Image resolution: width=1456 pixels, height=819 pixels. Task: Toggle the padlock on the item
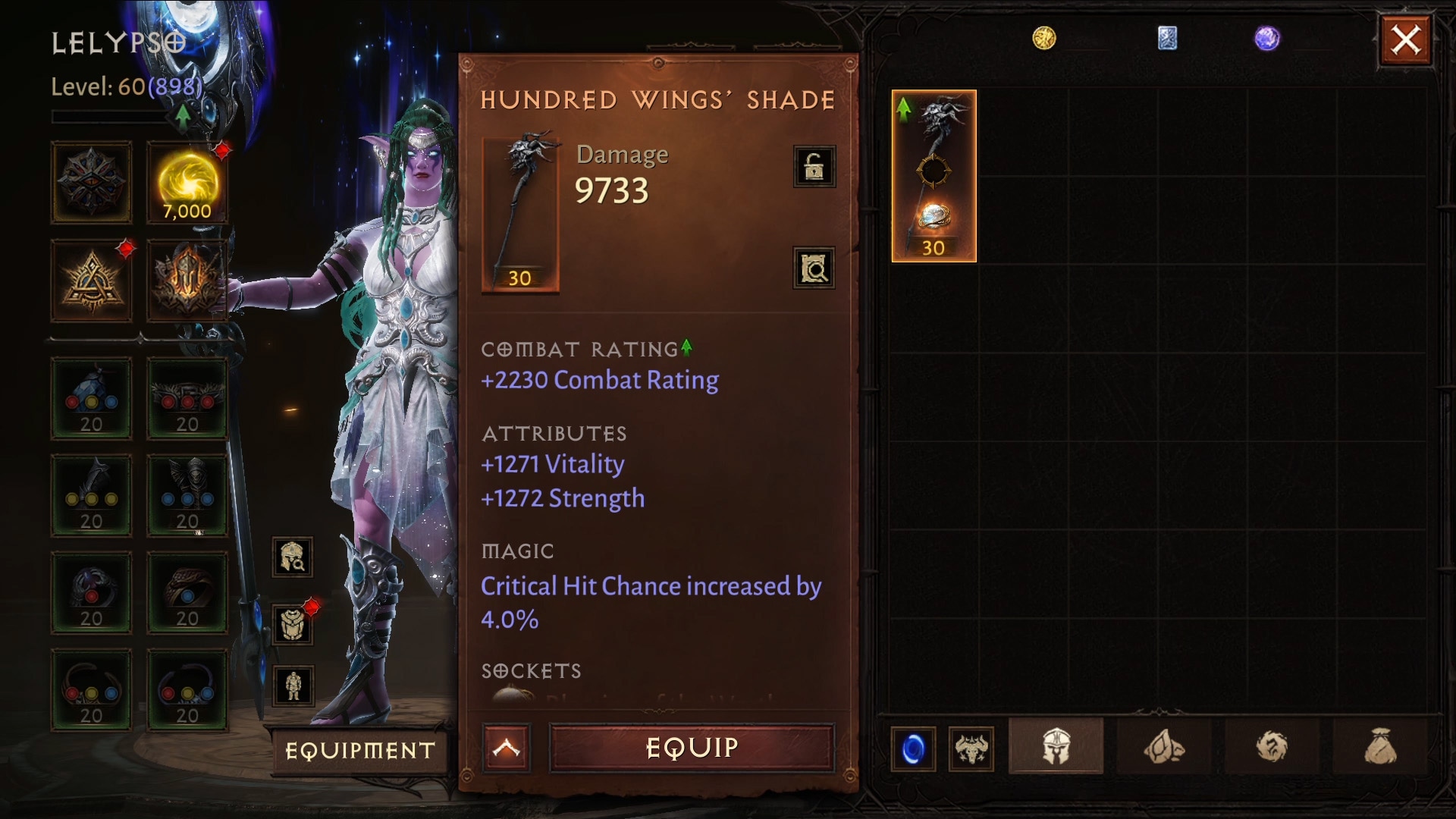814,166
